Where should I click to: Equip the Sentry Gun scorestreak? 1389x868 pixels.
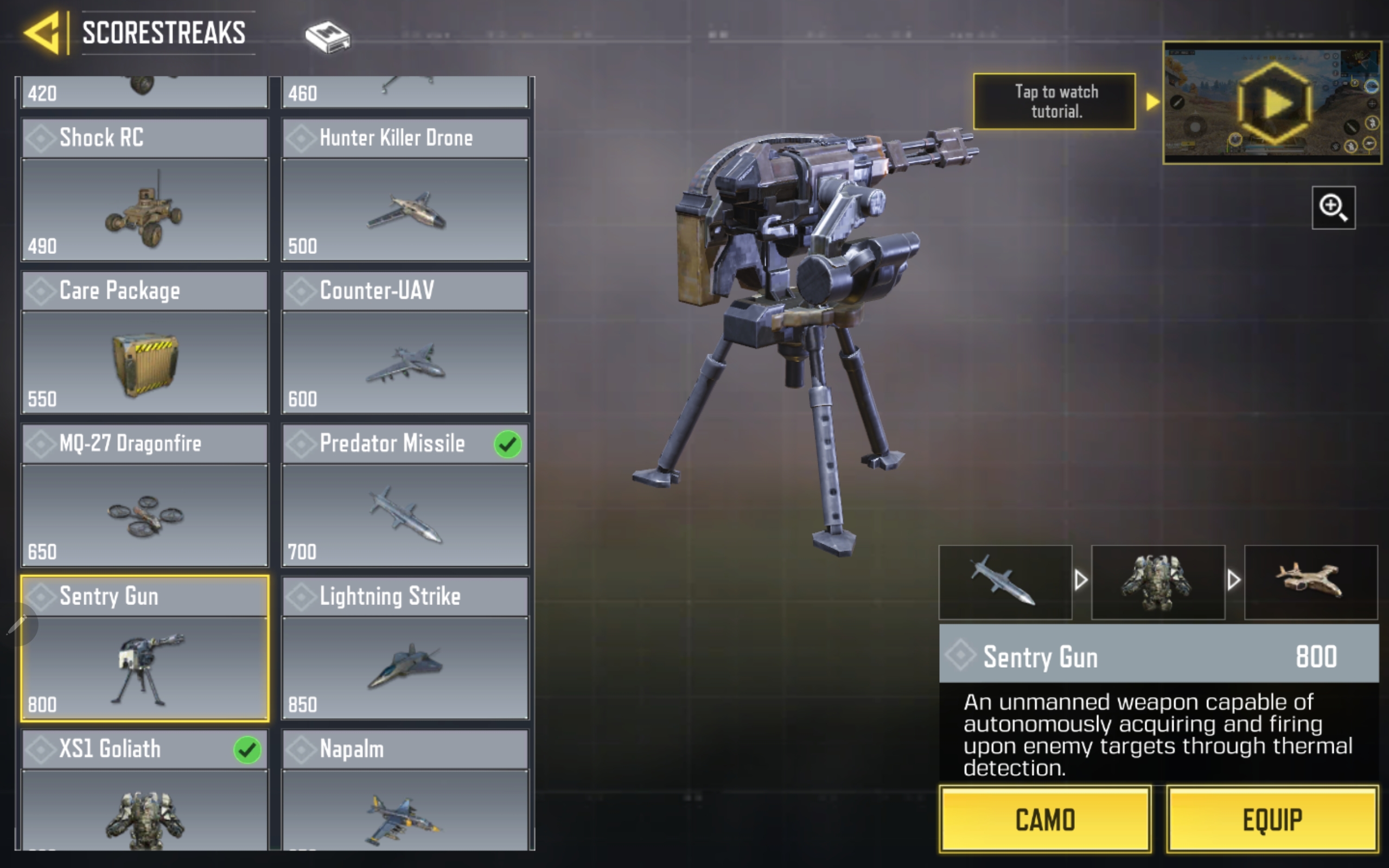click(x=1272, y=819)
